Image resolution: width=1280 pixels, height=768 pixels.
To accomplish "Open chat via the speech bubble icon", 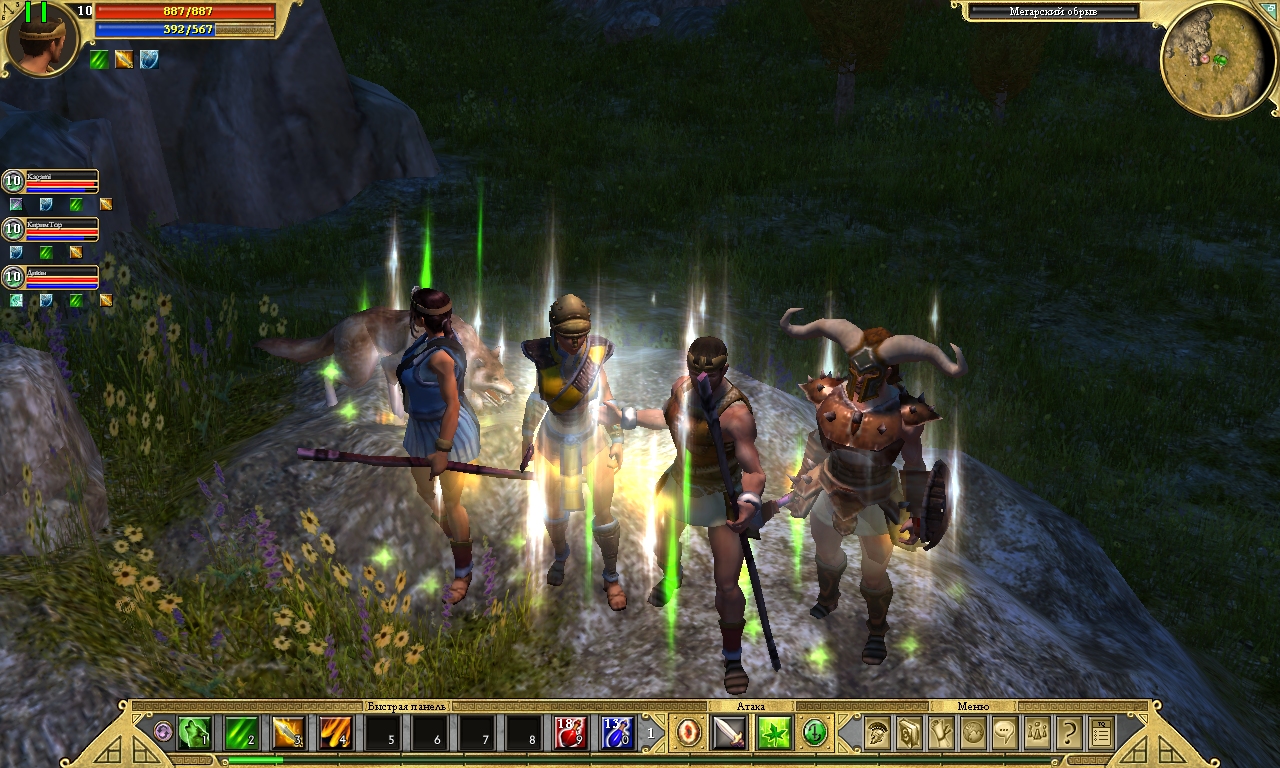I will 1004,731.
